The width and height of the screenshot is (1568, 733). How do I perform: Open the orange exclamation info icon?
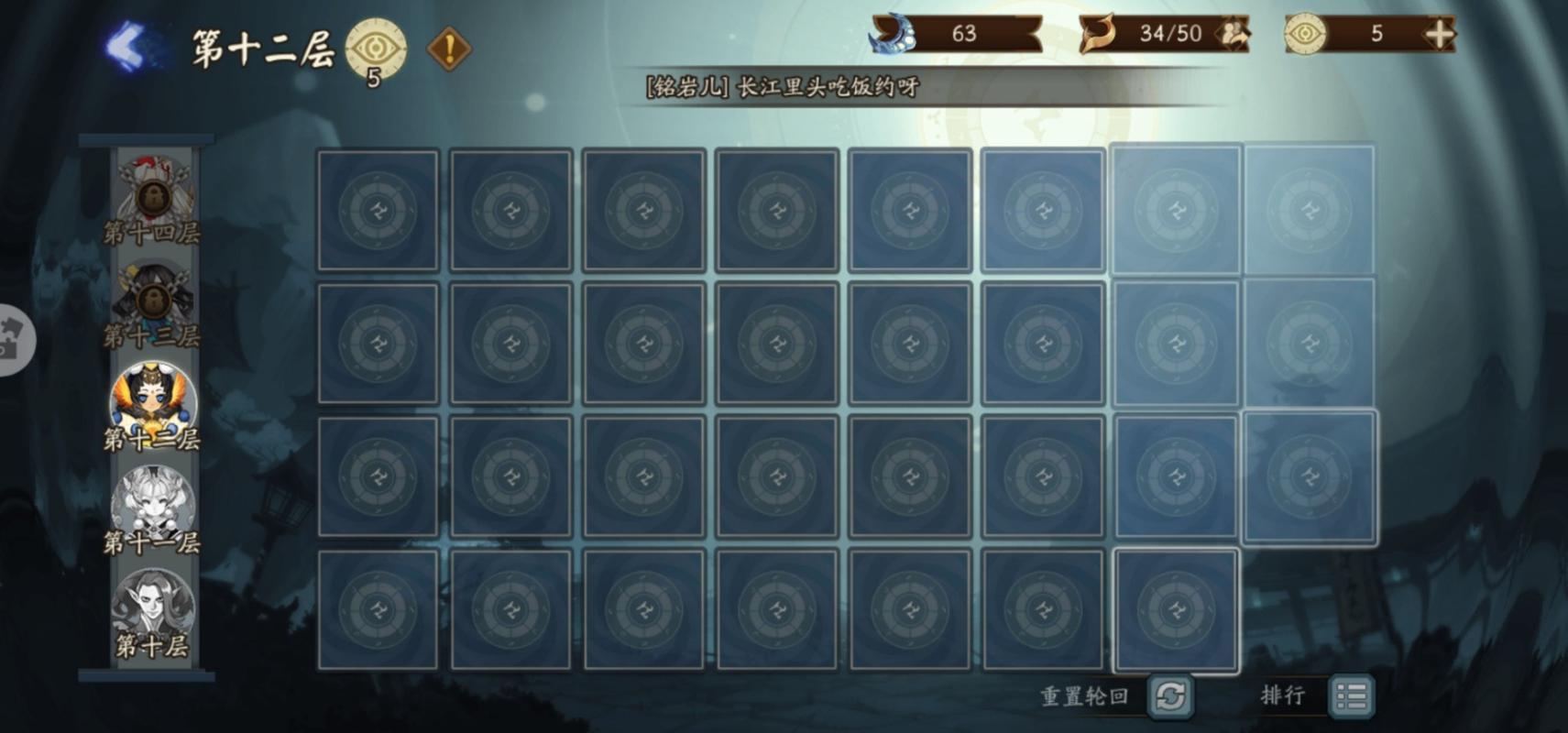pos(449,49)
